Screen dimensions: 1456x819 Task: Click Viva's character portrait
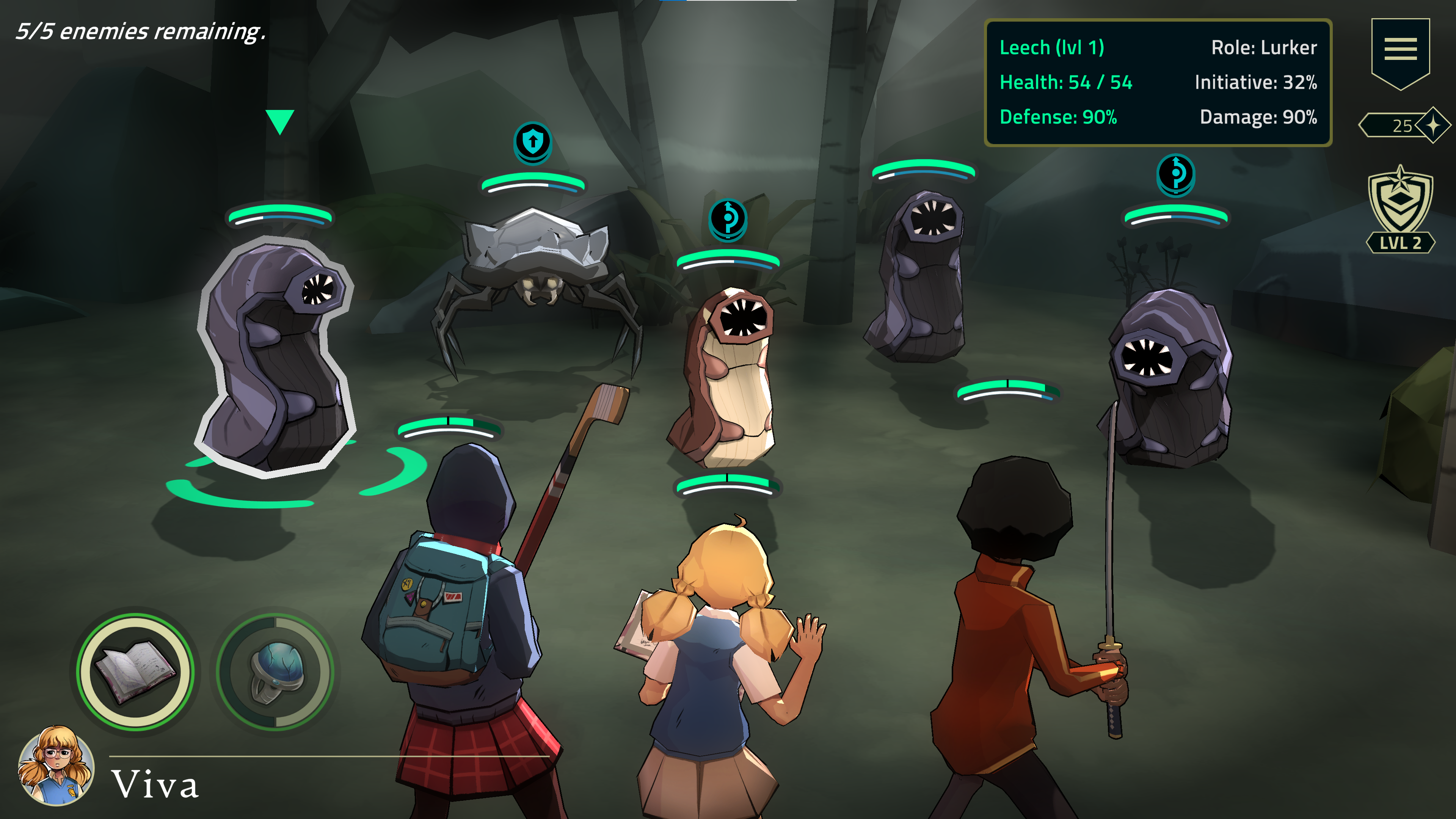[x=56, y=765]
